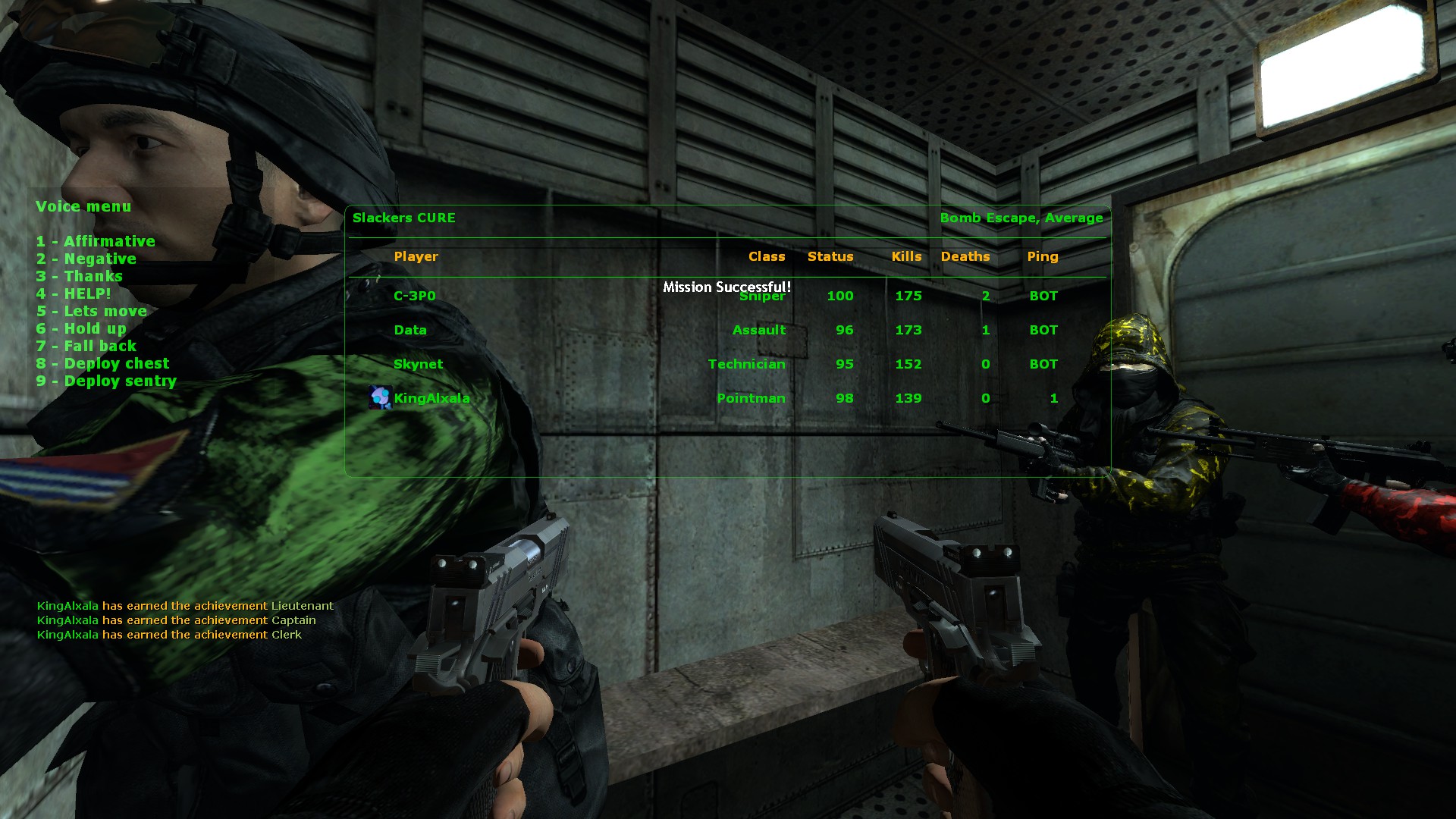The height and width of the screenshot is (819, 1456).
Task: Select the Deploy sentry option
Action: [x=106, y=381]
